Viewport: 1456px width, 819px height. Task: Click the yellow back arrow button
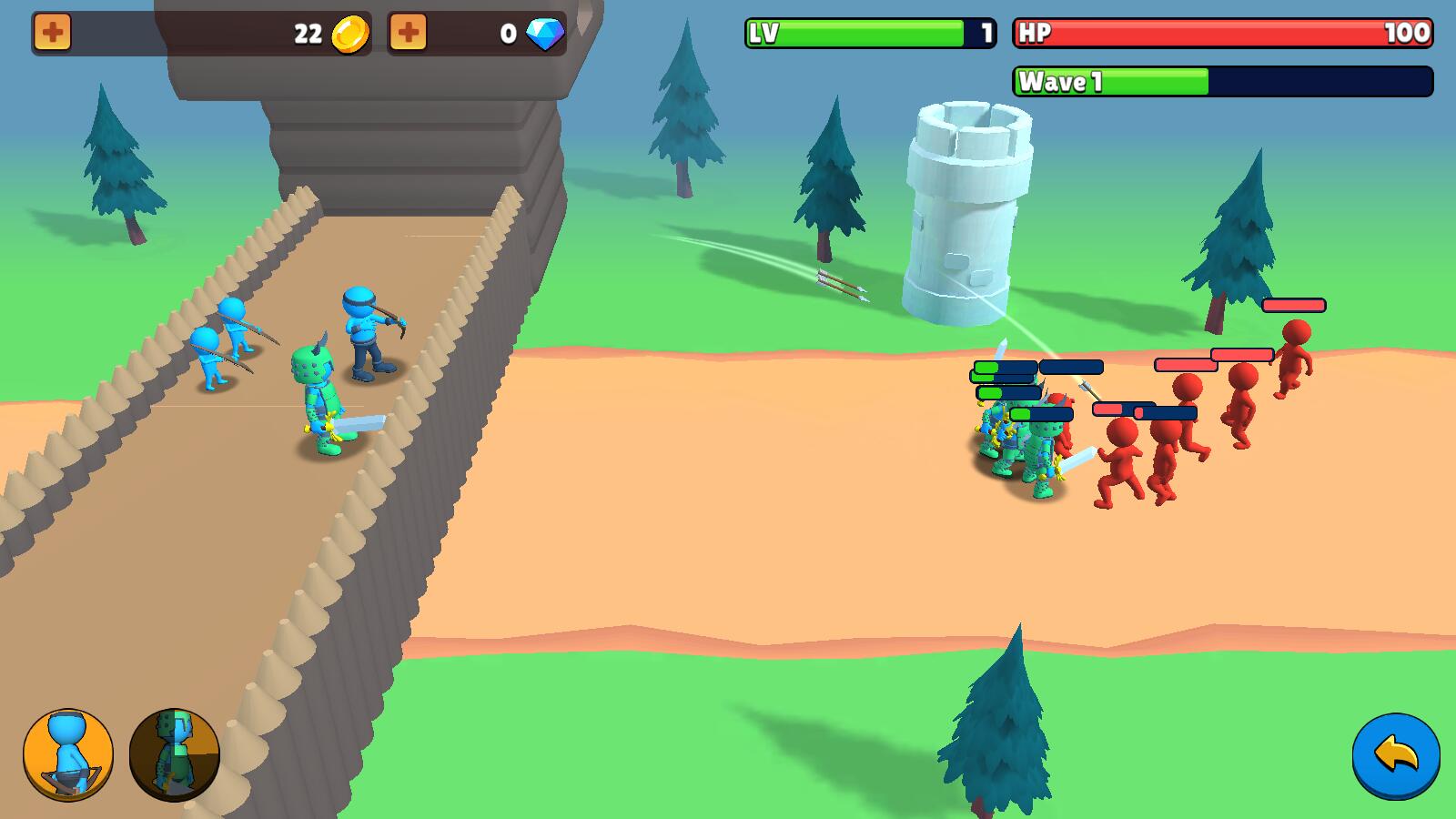click(1396, 756)
